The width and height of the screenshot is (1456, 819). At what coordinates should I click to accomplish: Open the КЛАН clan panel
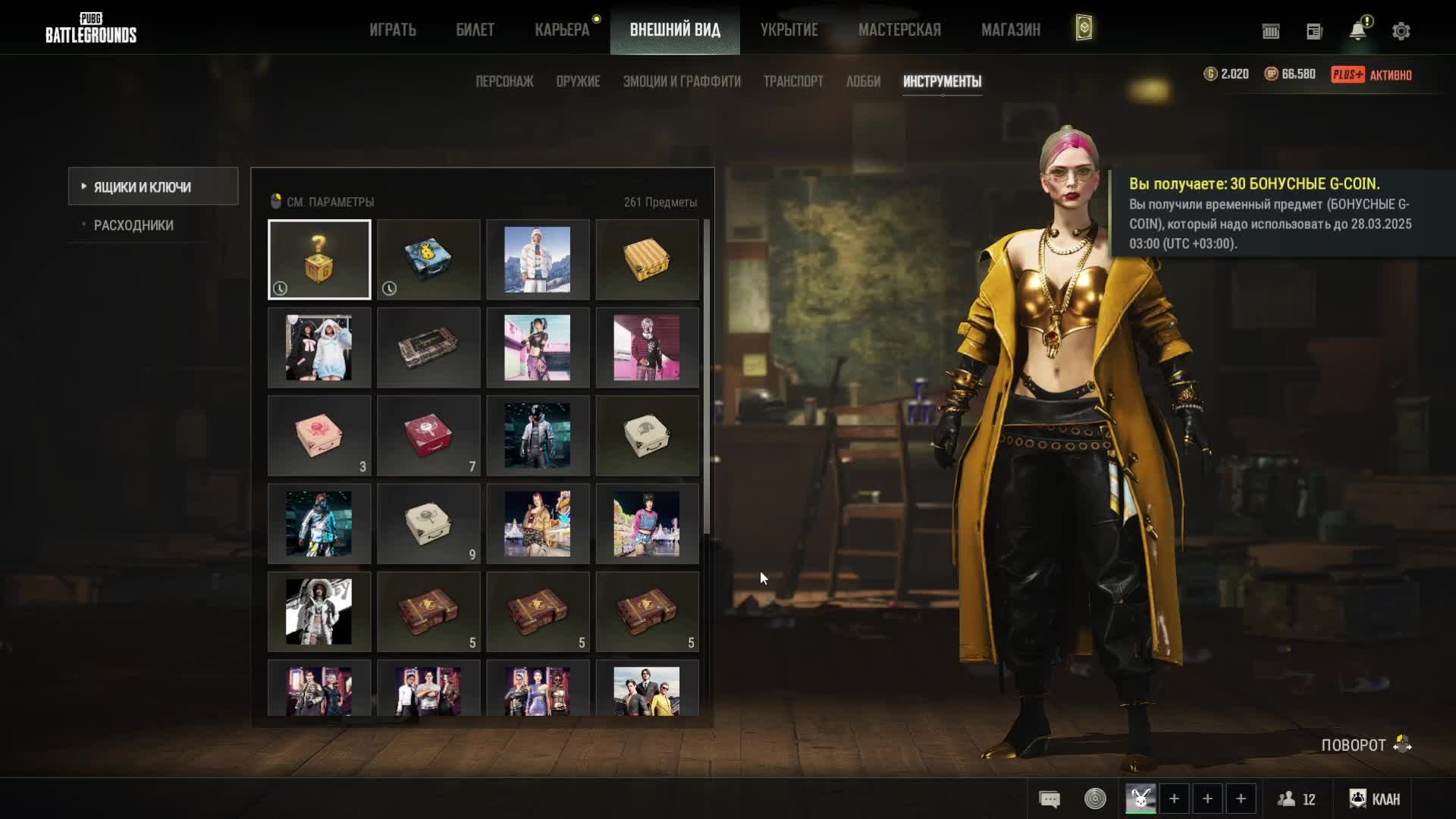(x=1375, y=799)
